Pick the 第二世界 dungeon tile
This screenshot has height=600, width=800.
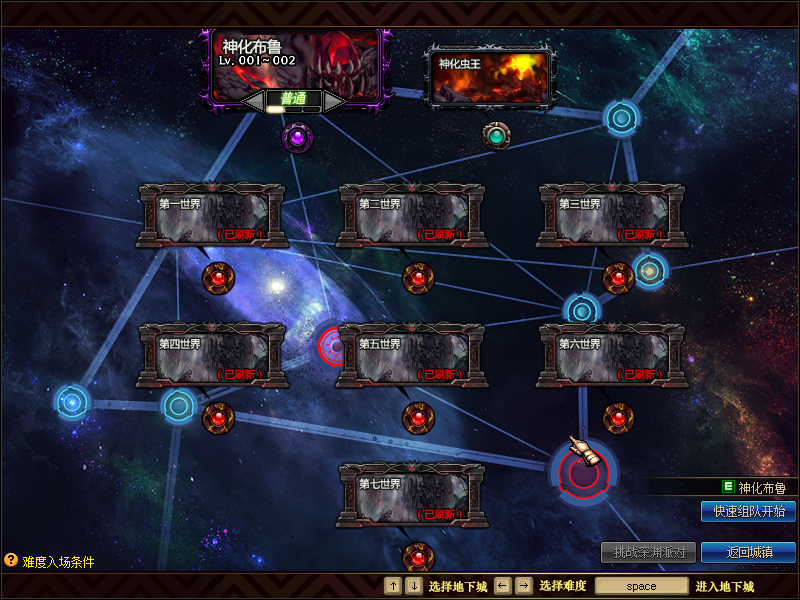[x=412, y=215]
